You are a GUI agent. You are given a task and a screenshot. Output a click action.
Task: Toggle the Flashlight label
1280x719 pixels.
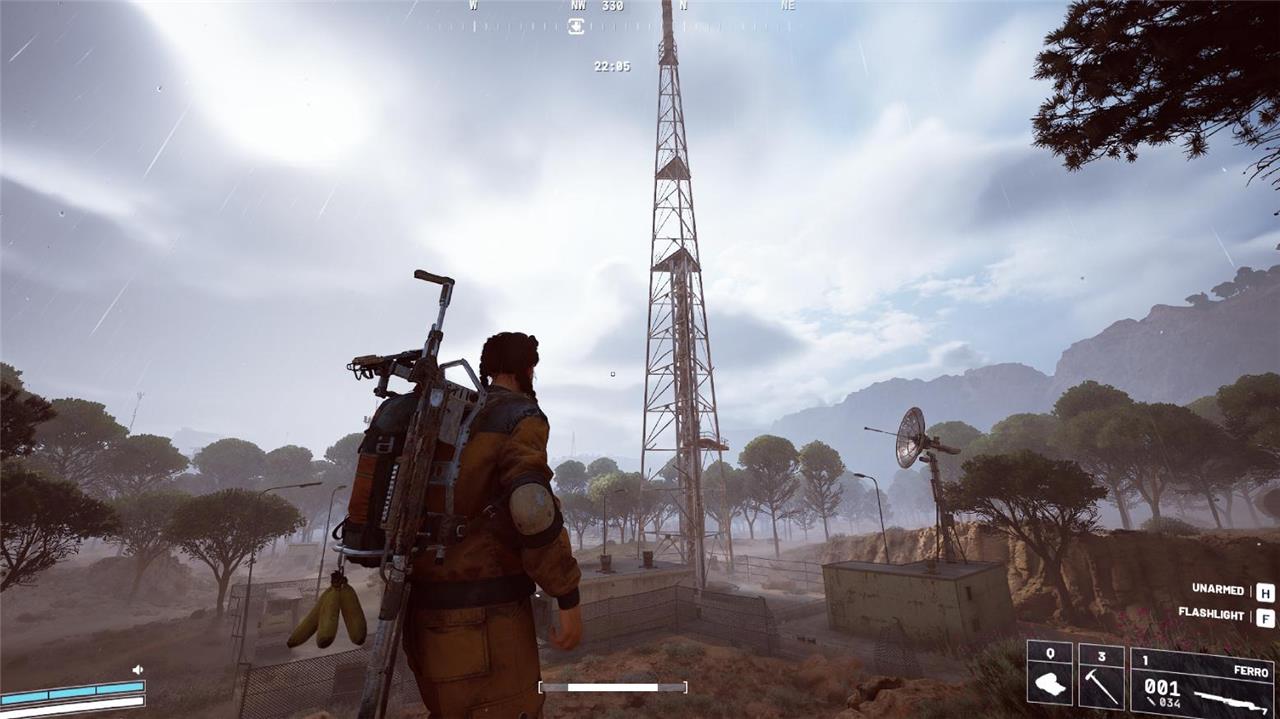pyautogui.click(x=1210, y=614)
